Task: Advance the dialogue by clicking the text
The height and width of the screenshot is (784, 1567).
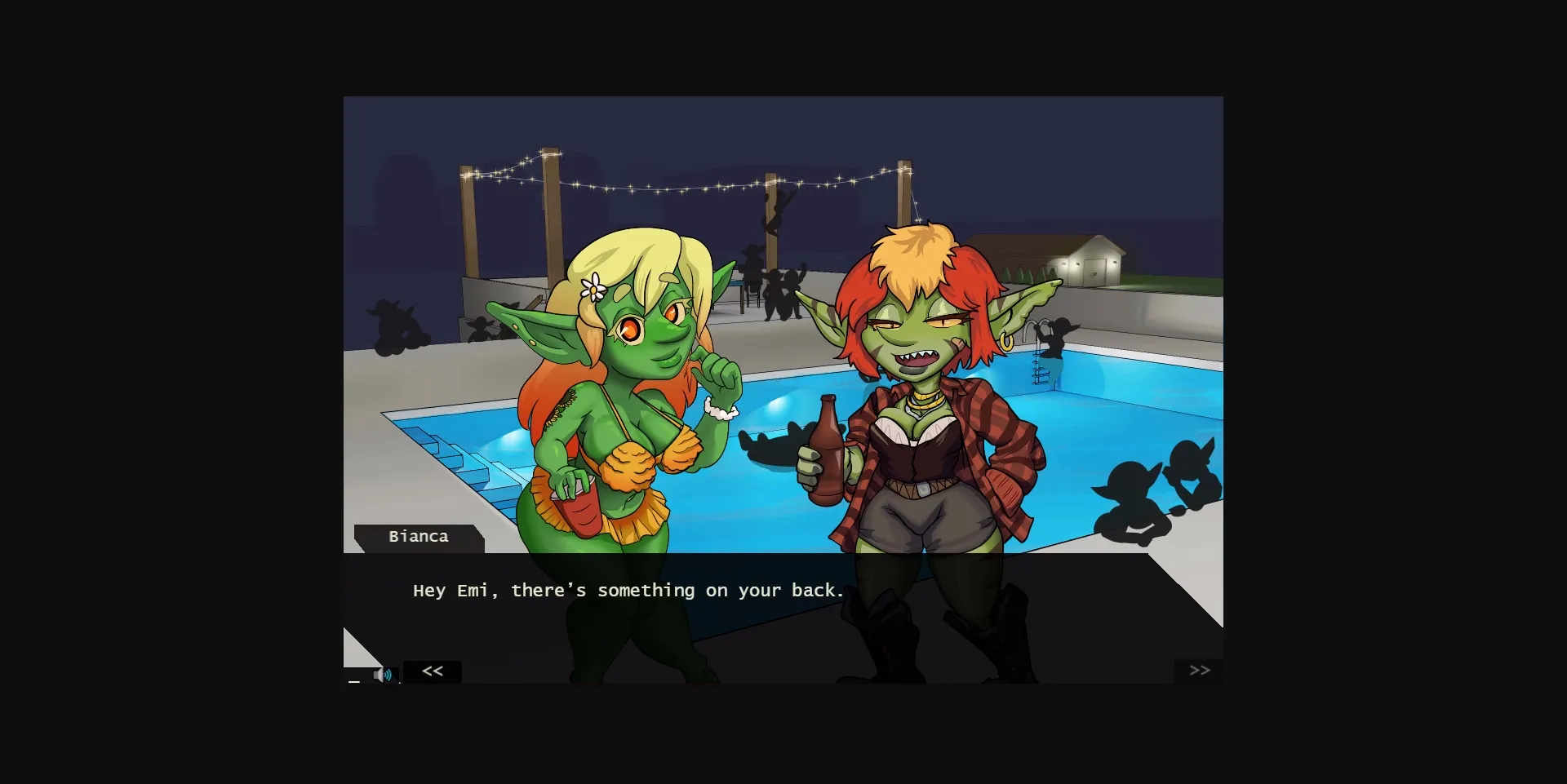Action: [628, 590]
